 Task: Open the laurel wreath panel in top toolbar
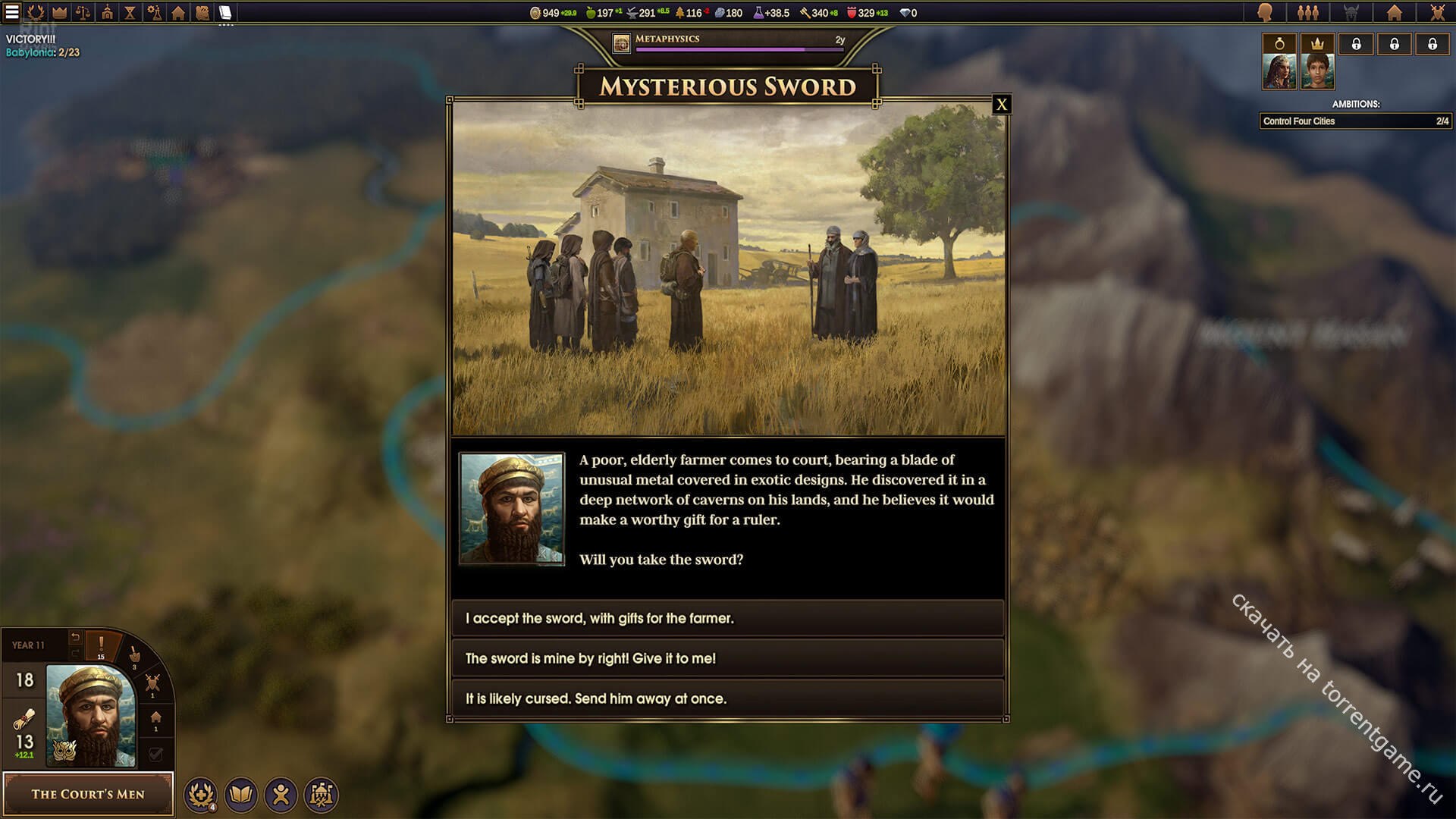pyautogui.click(x=36, y=12)
